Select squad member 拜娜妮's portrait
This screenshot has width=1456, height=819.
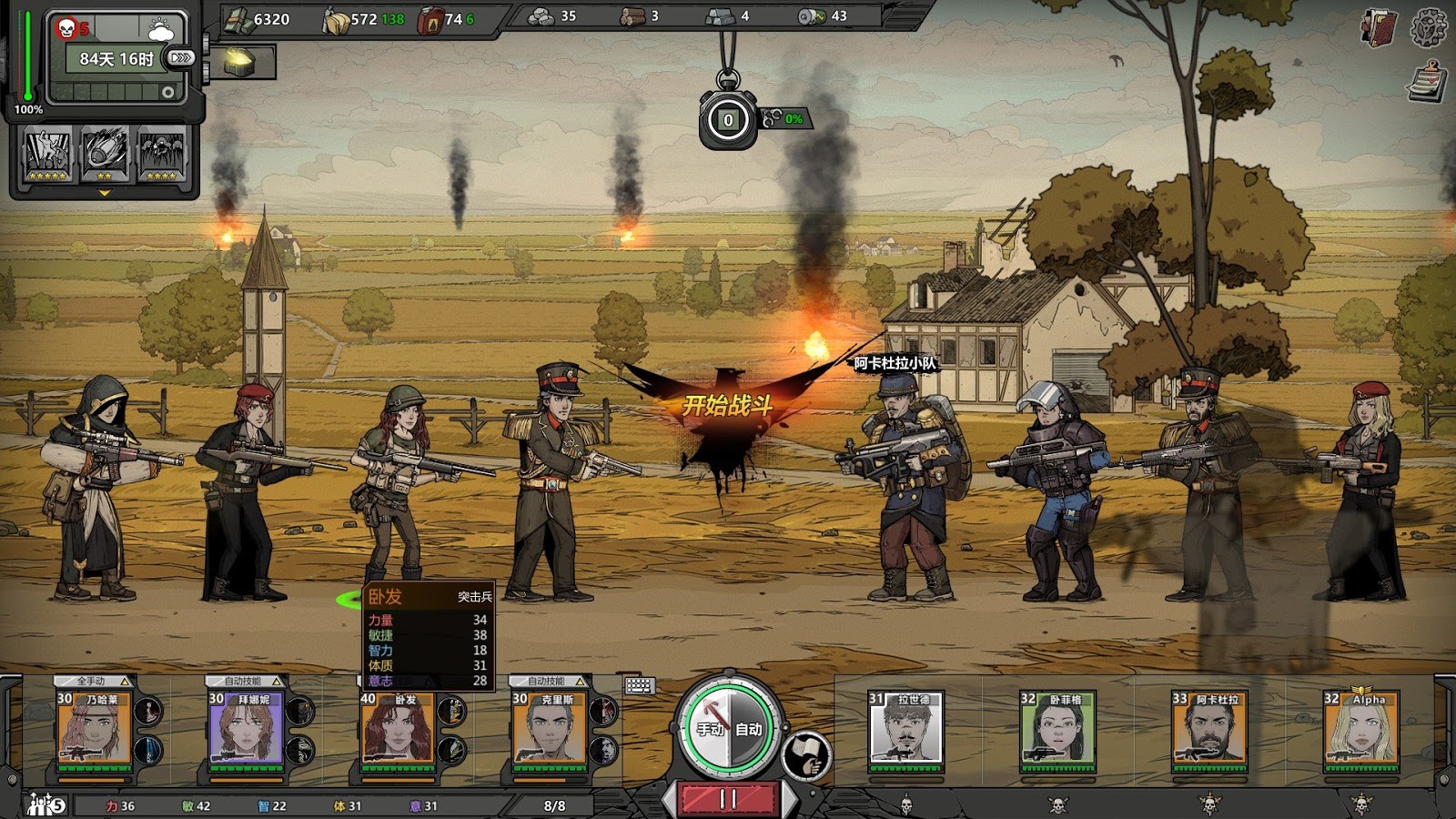point(246,728)
